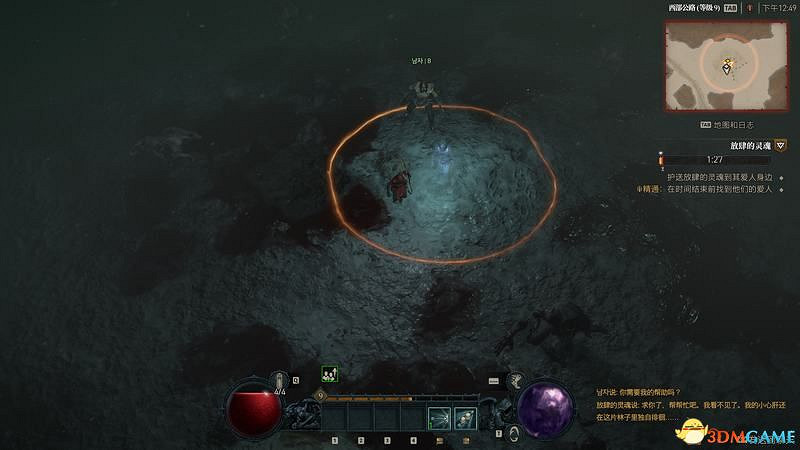The height and width of the screenshot is (450, 800).
Task: Use the healing potion icon
Action: click(281, 380)
